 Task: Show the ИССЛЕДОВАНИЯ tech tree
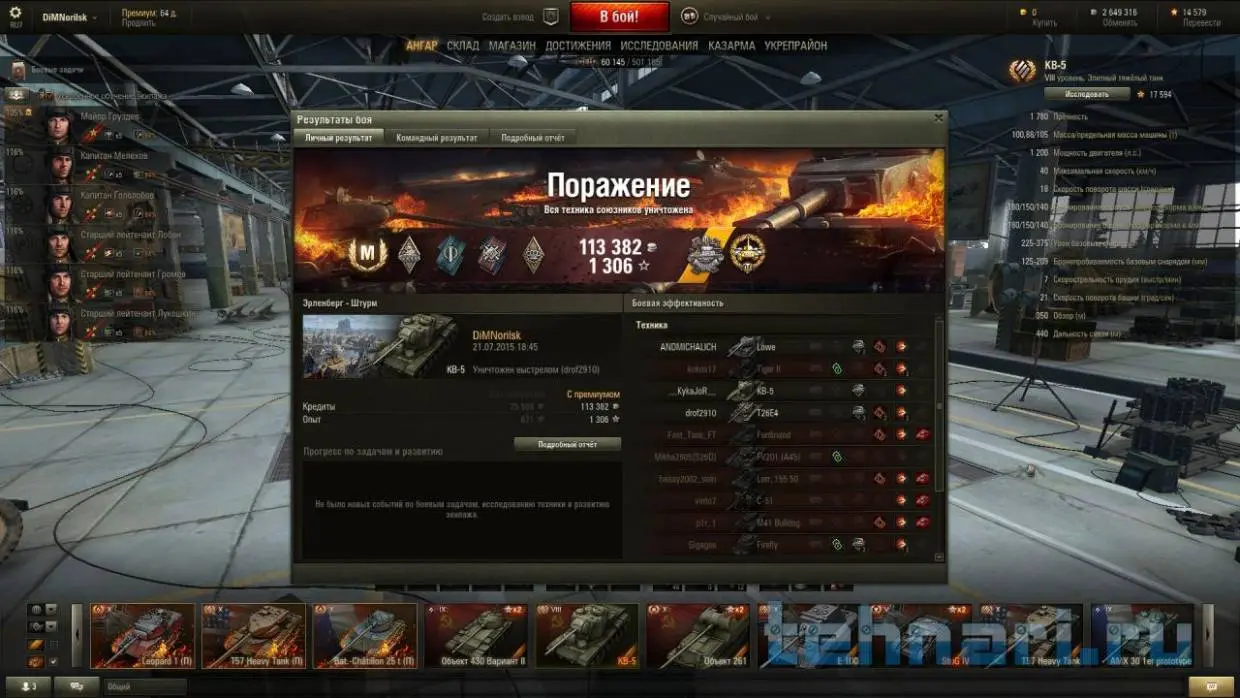pyautogui.click(x=659, y=46)
